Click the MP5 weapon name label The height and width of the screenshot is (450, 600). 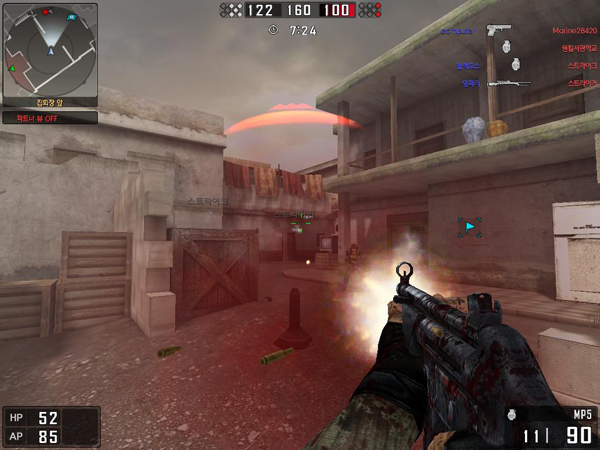coord(582,414)
